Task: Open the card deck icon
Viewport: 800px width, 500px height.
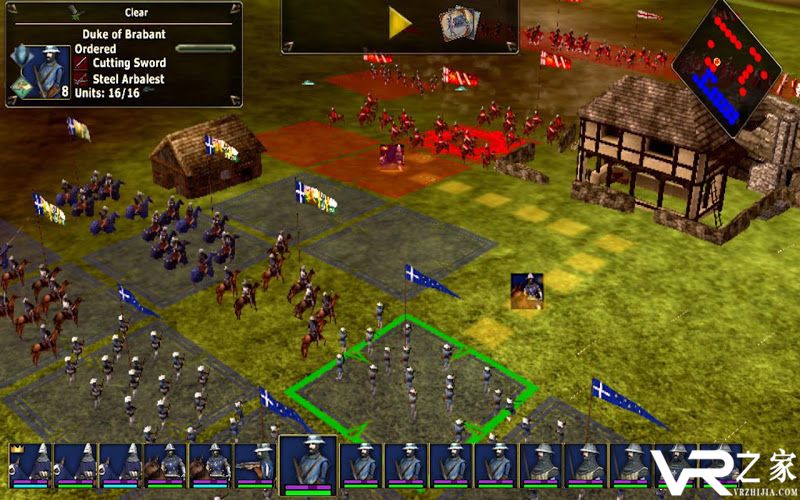Action: pos(458,25)
